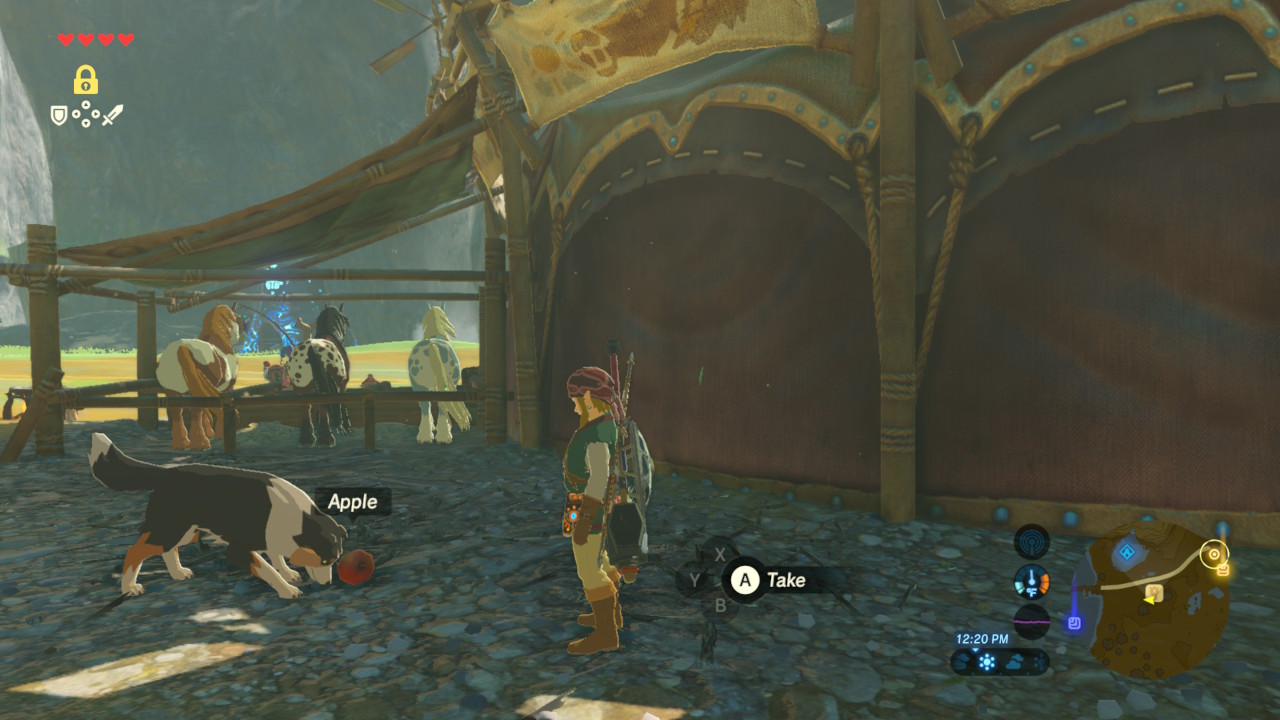Image resolution: width=1280 pixels, height=720 pixels.
Task: Click the noise level meter gauge
Action: click(1031, 620)
